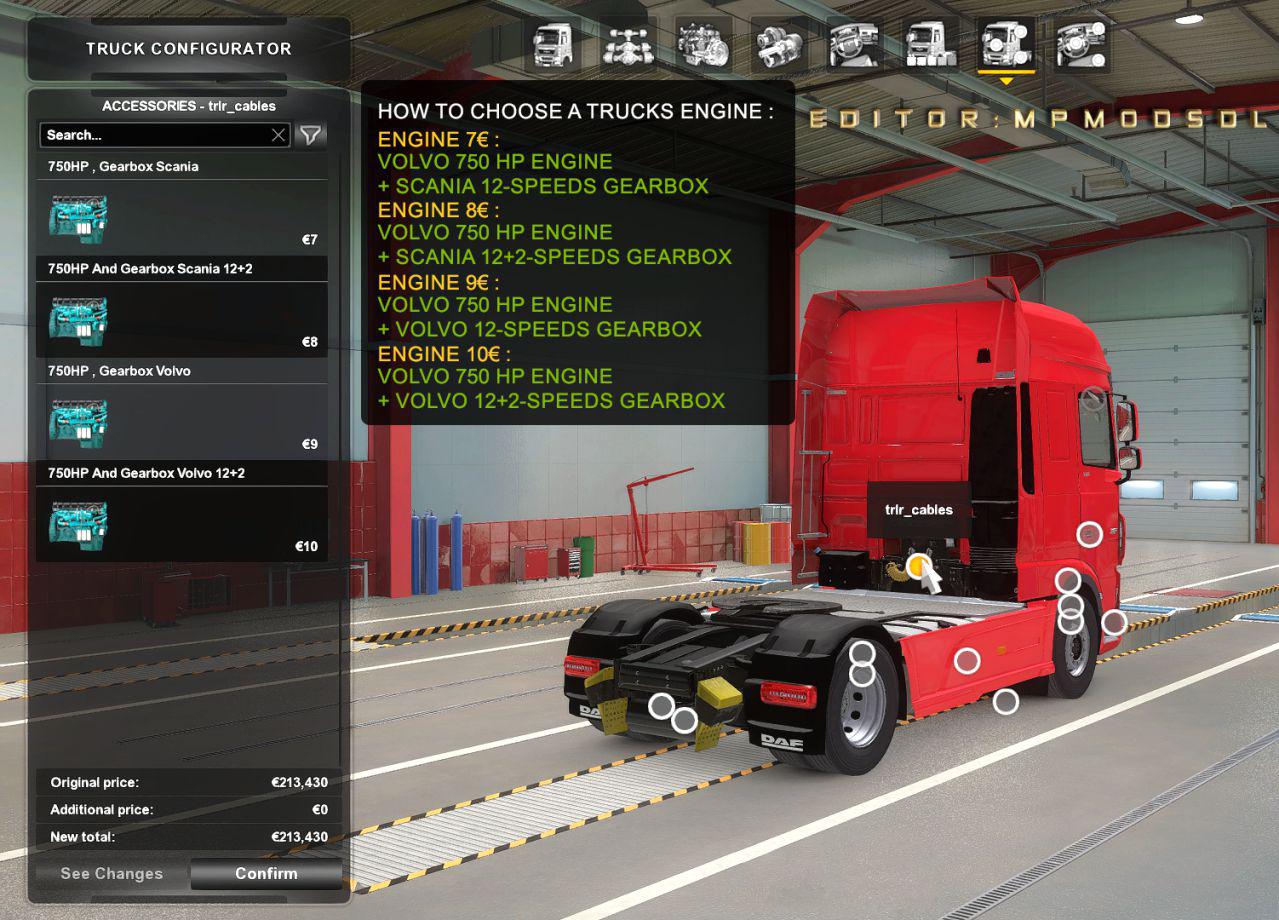Viewport: 1279px width, 920px height.
Task: Pick the €9 750HP Gearbox Volvo engine
Action: 182,420
